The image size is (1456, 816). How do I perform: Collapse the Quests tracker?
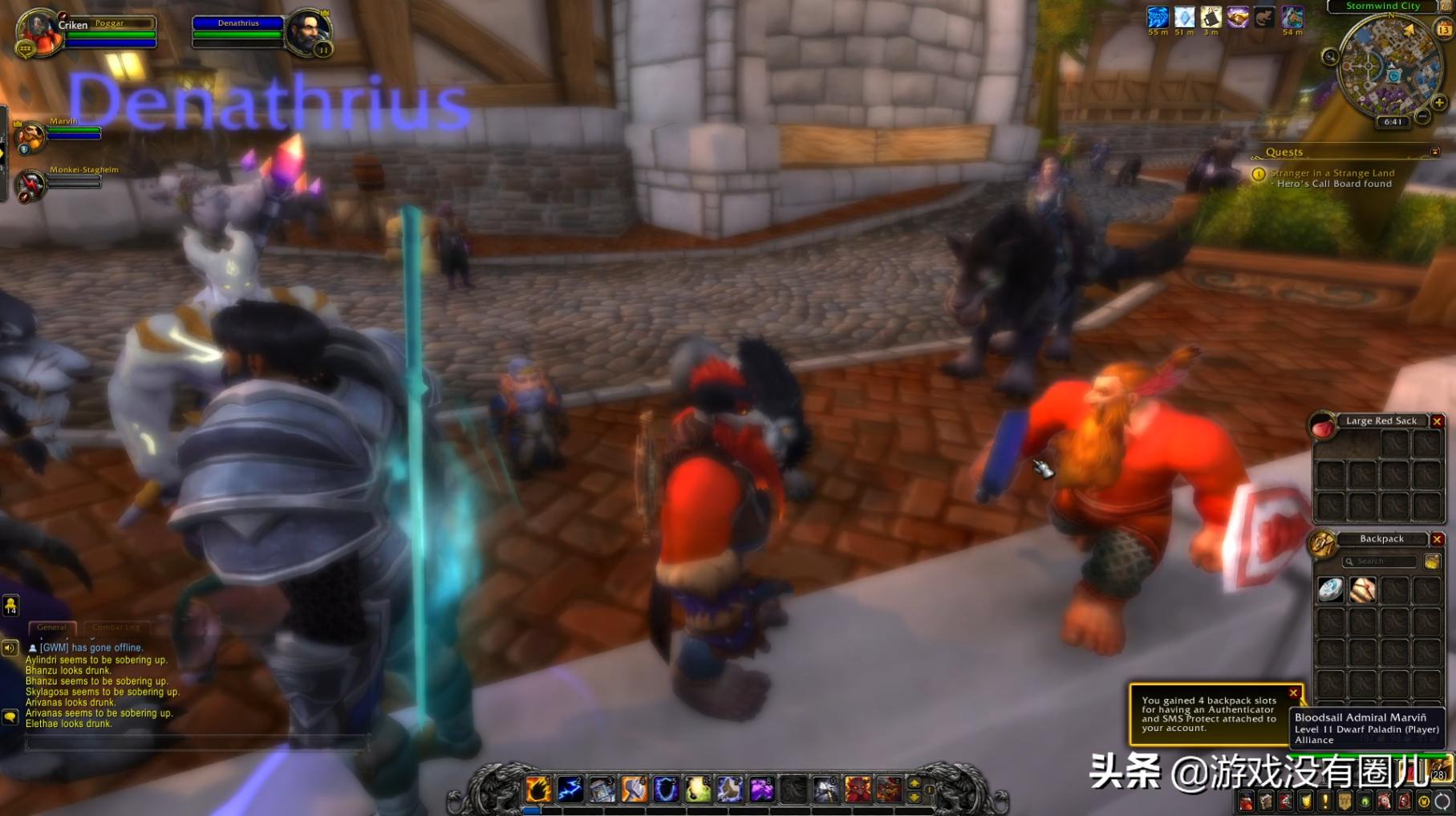(1435, 152)
